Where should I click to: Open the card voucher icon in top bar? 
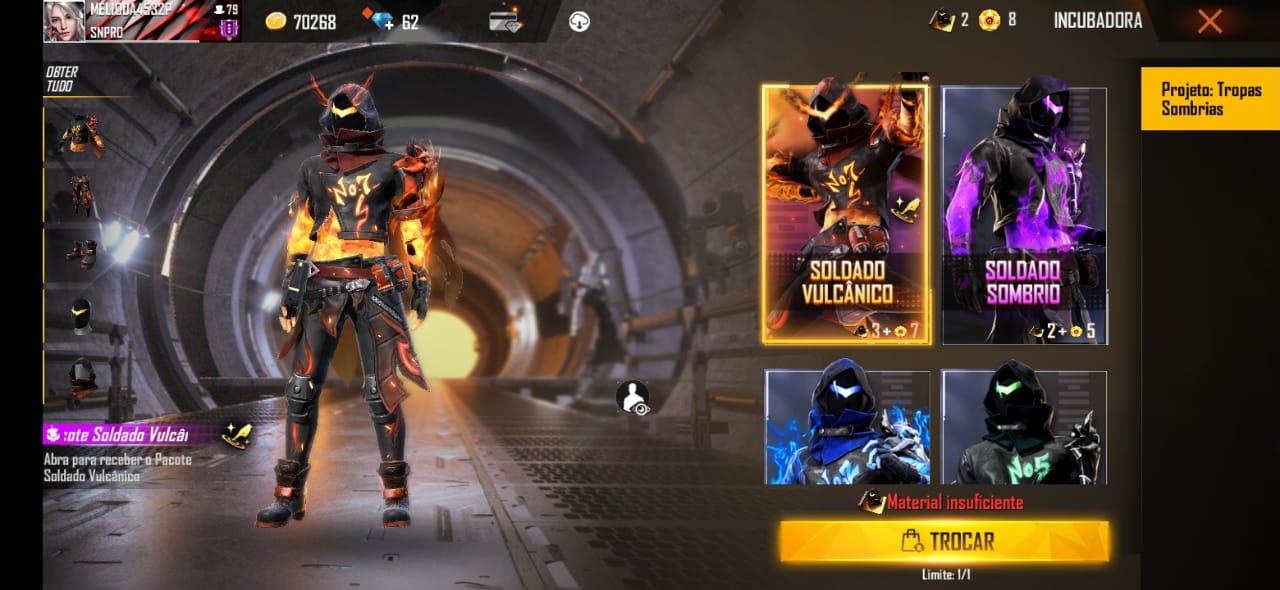(x=506, y=21)
